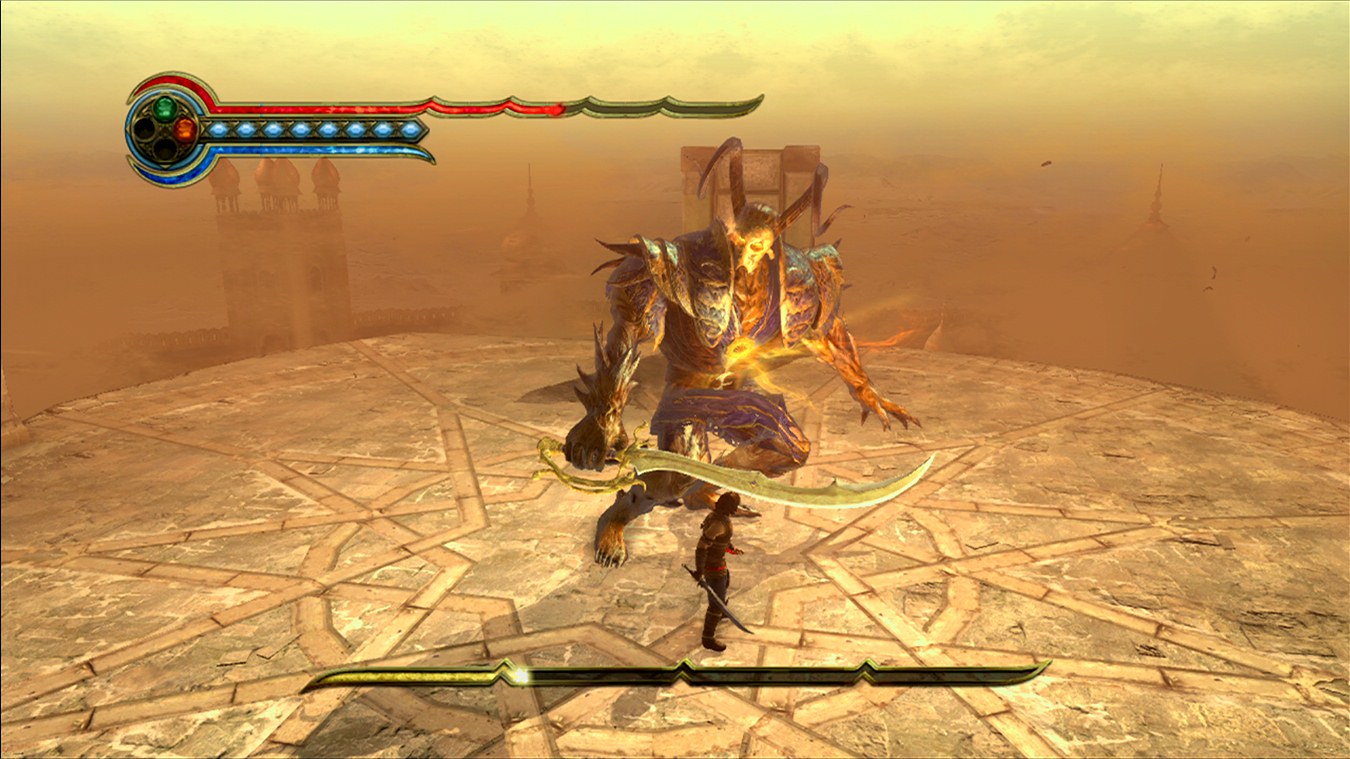Activate the orange power orb

click(185, 129)
